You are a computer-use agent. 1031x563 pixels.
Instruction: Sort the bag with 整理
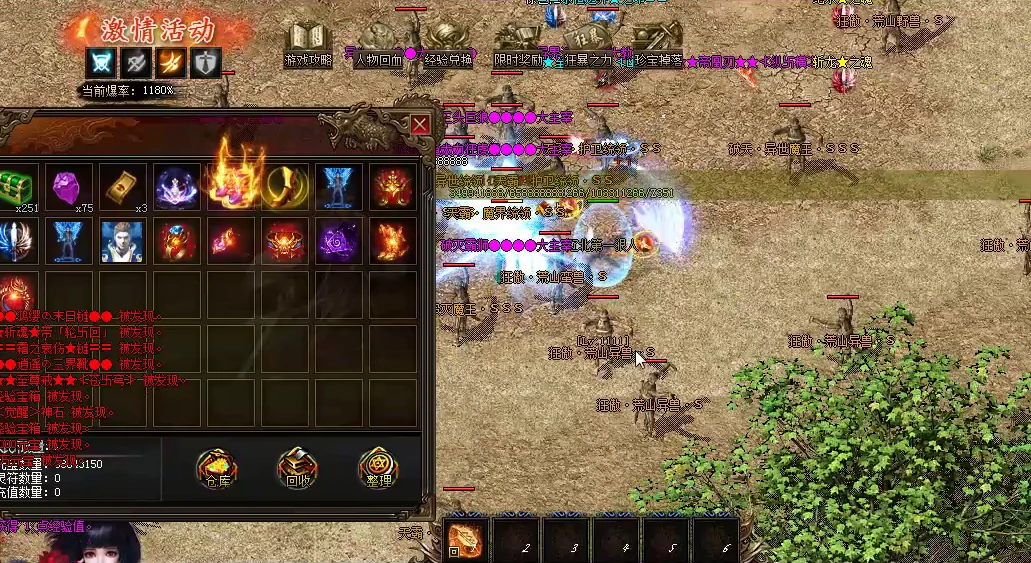pyautogui.click(x=378, y=469)
